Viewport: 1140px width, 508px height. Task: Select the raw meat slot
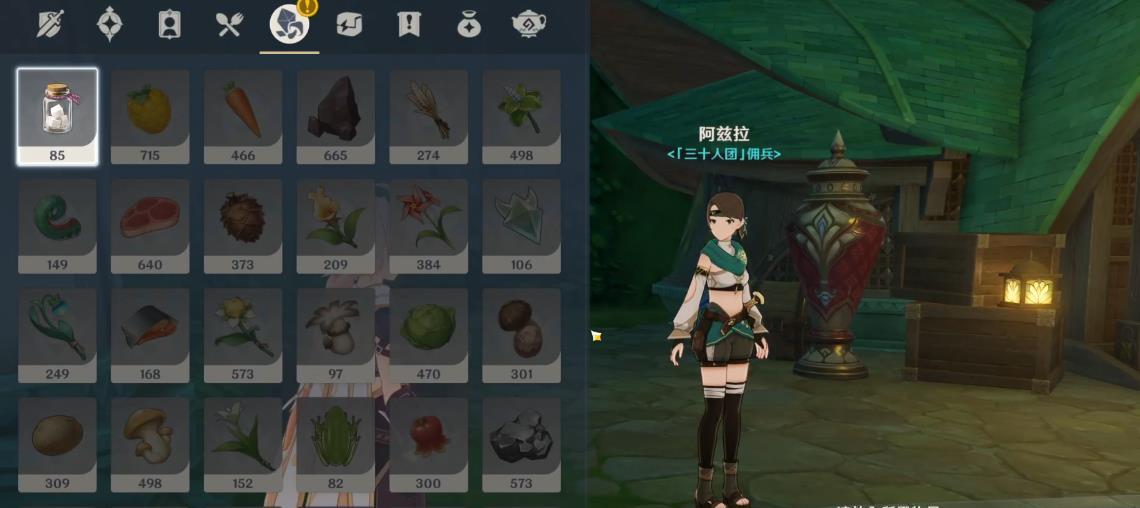point(150,225)
